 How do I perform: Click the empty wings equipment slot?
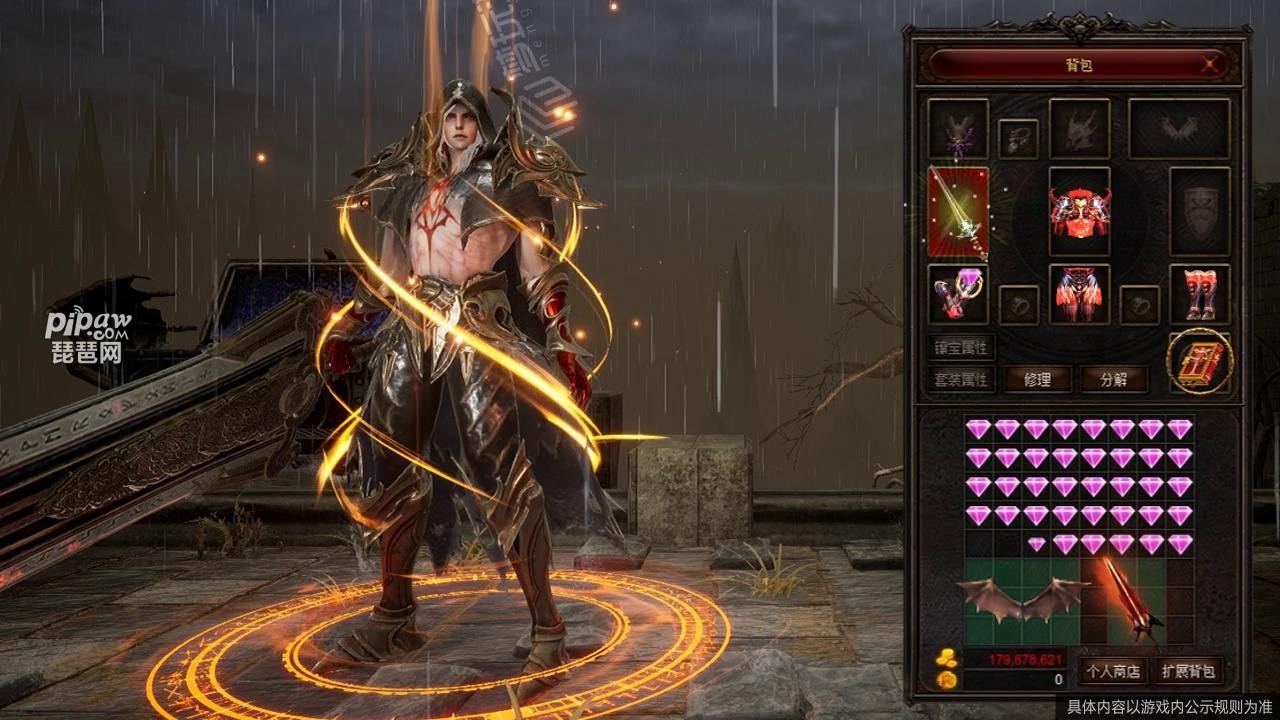pos(1179,127)
